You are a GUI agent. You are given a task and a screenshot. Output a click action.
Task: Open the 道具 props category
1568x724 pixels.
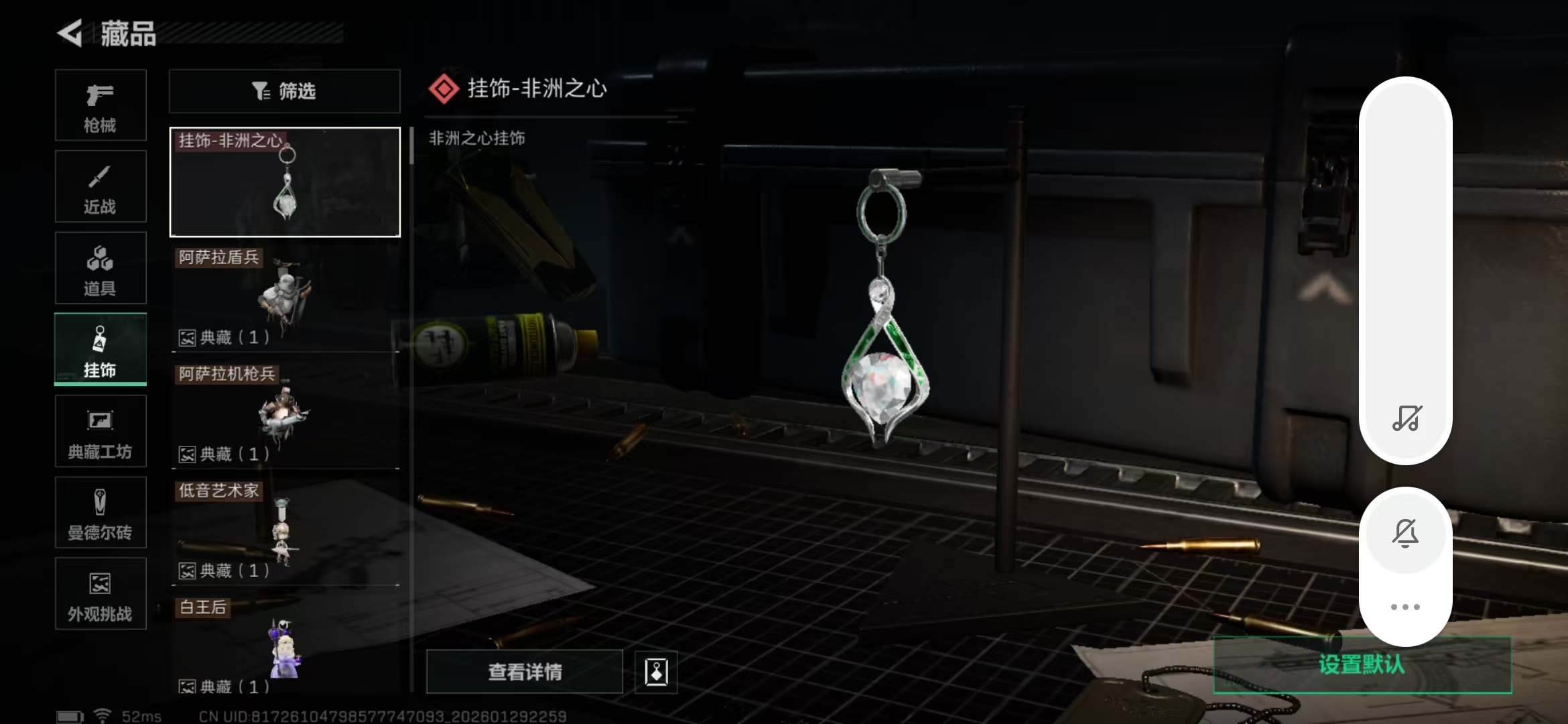[101, 267]
